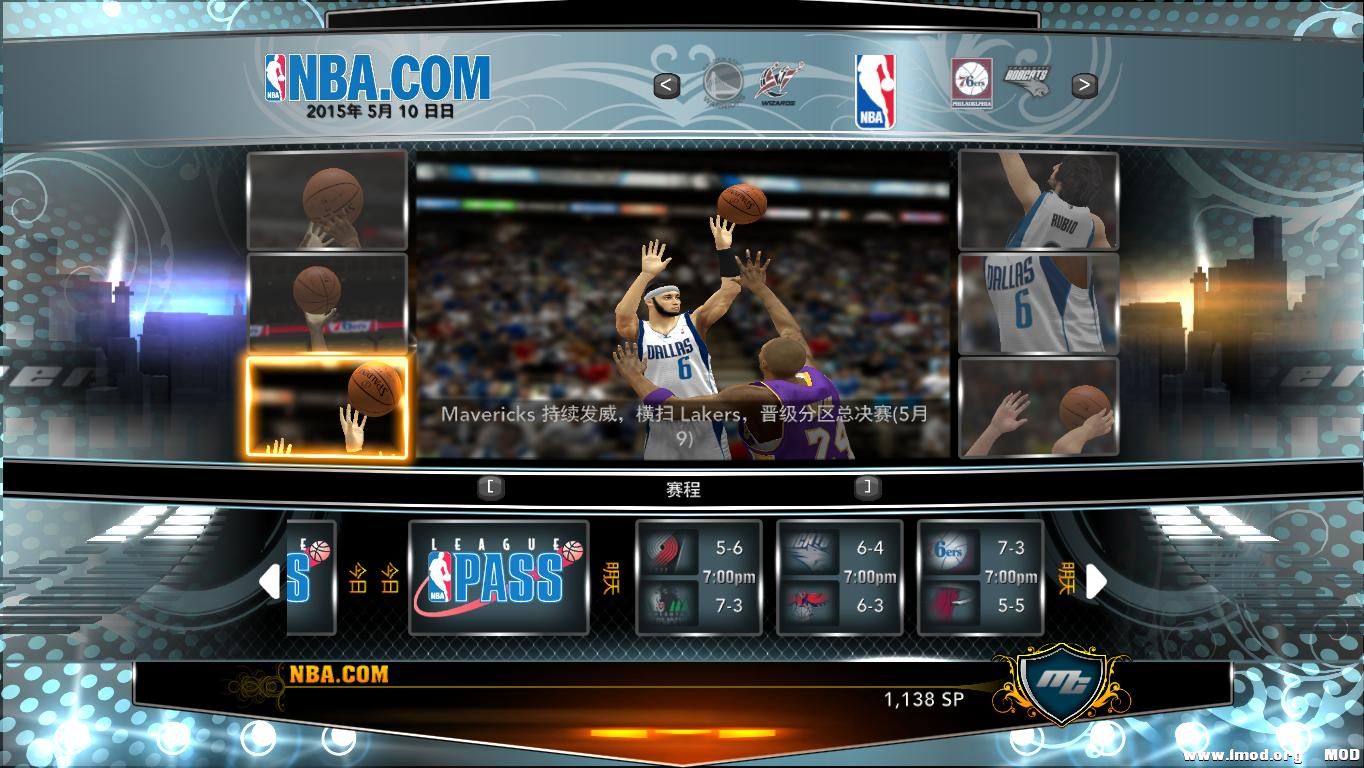This screenshot has width=1364, height=768.
Task: Open the 赛程 schedule tab
Action: coord(683,490)
